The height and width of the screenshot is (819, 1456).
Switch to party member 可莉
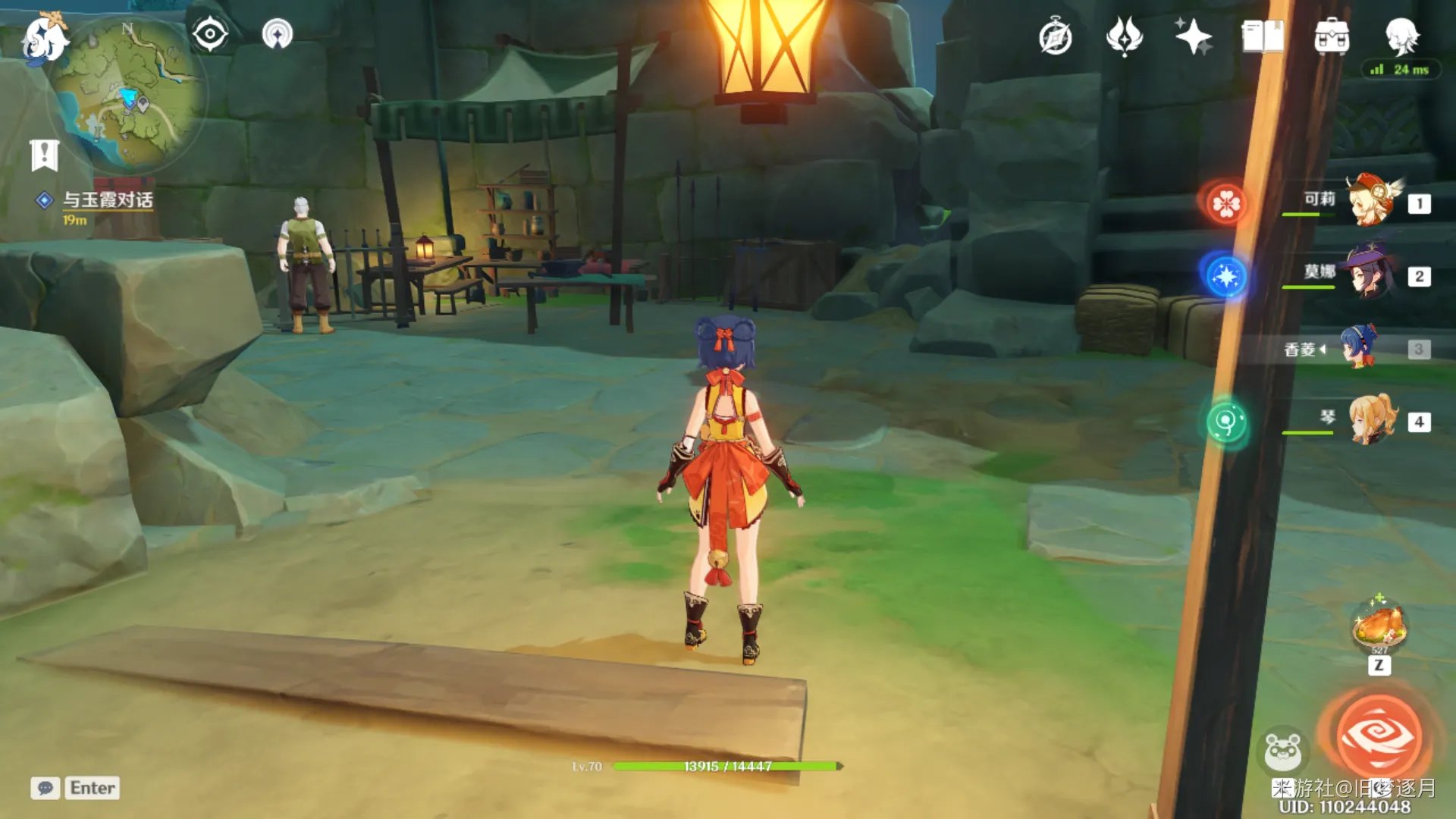click(x=1373, y=202)
